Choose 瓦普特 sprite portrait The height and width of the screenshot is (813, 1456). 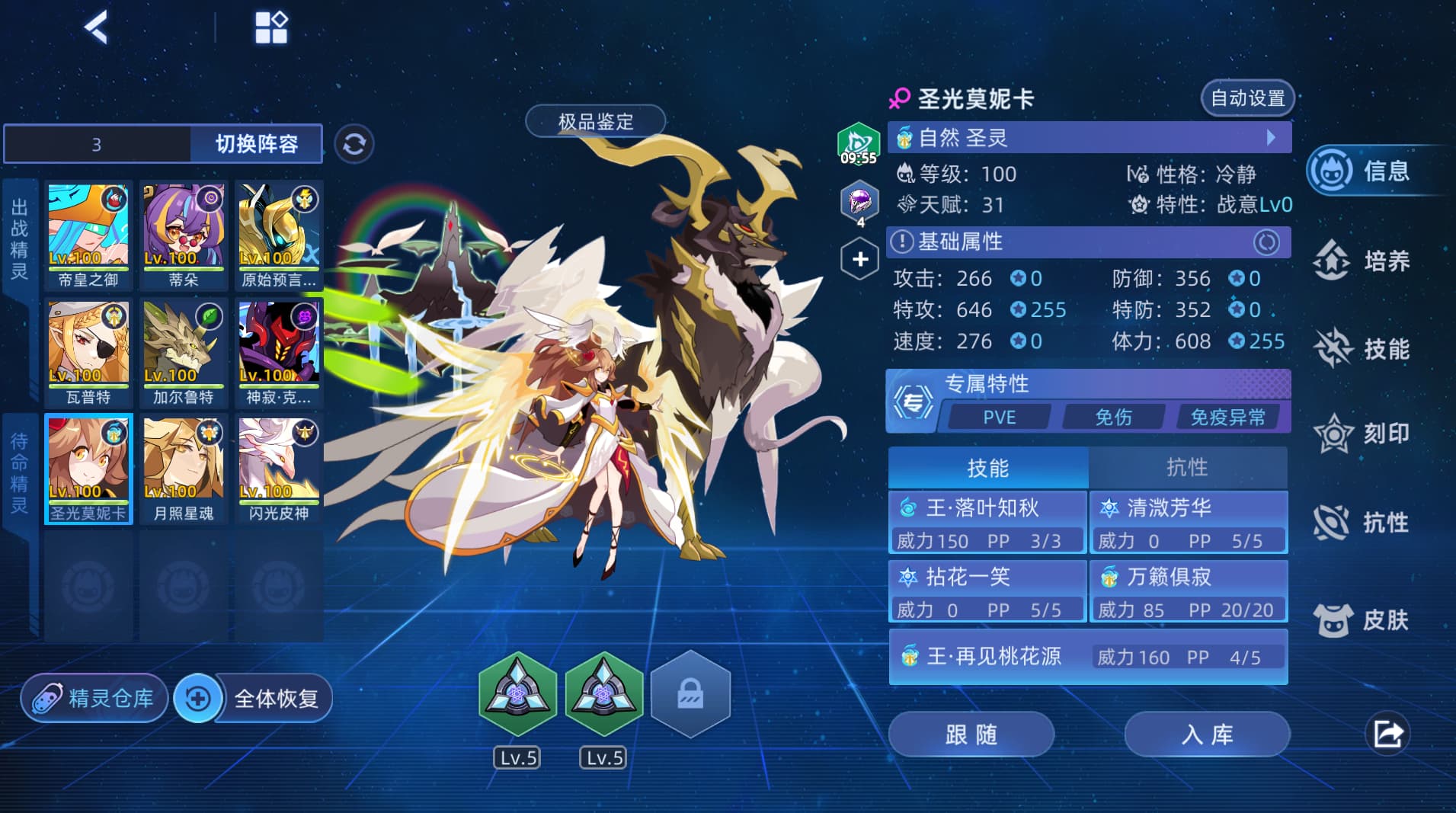pyautogui.click(x=88, y=353)
